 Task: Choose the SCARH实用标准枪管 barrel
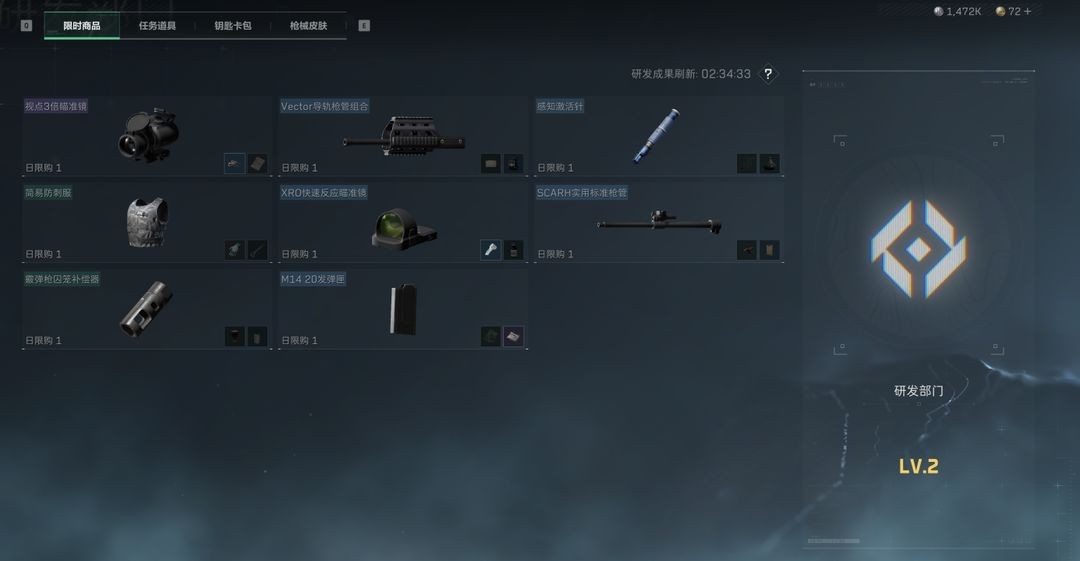[x=657, y=222]
